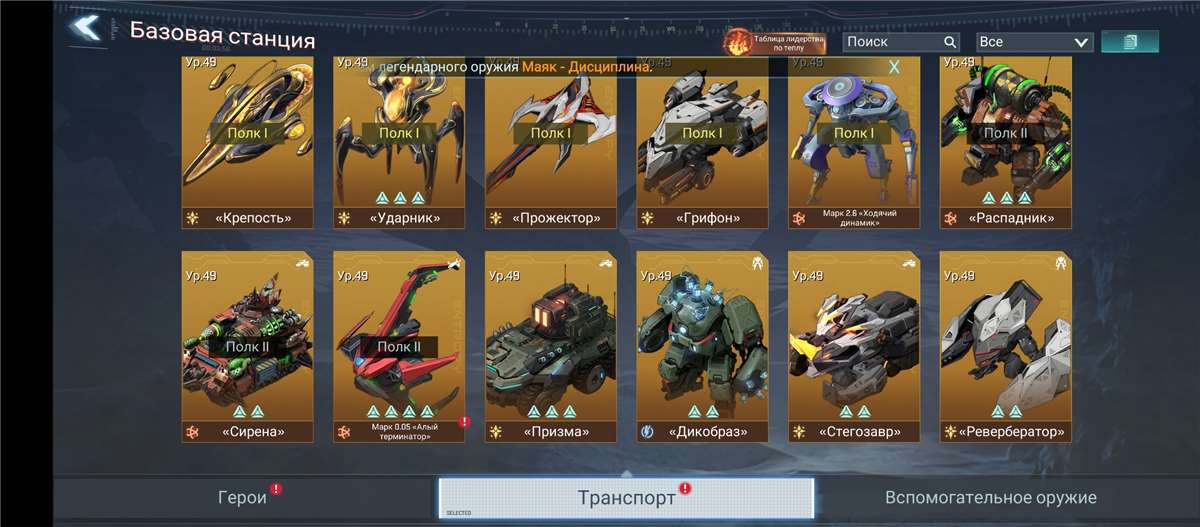Choose the «Сирена» vehicle card
This screenshot has height=527, width=1200.
point(247,346)
